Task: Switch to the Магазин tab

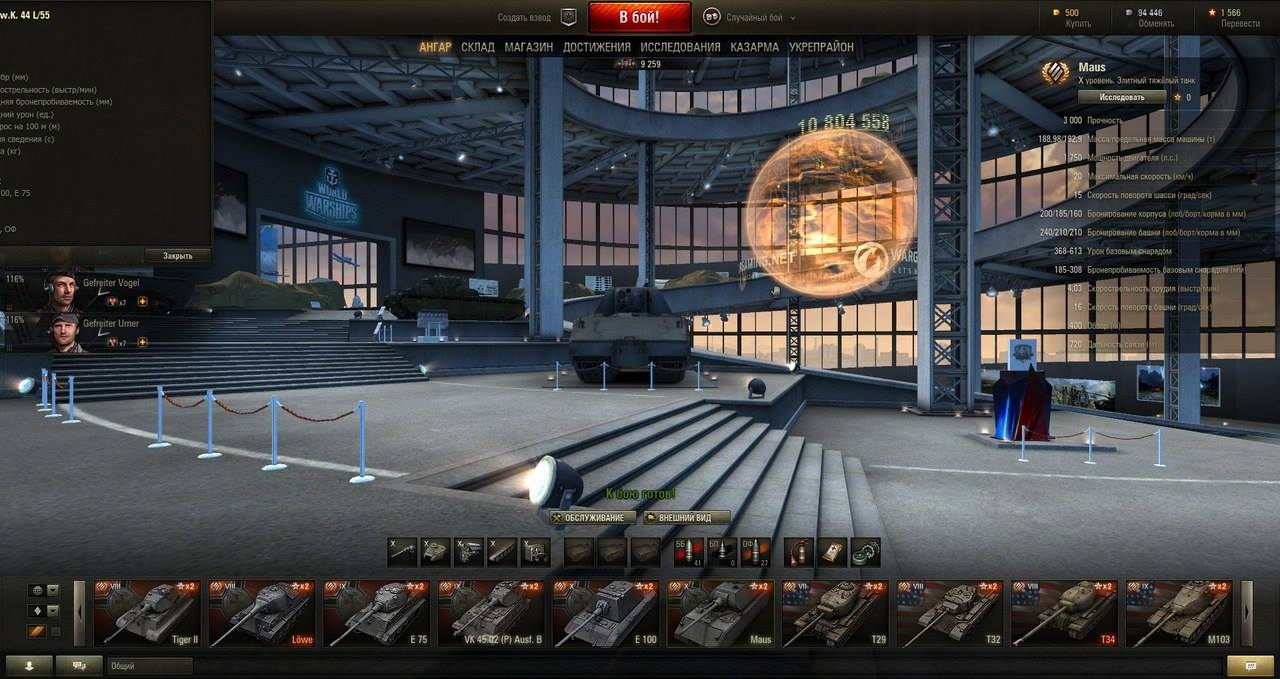Action: [529, 47]
